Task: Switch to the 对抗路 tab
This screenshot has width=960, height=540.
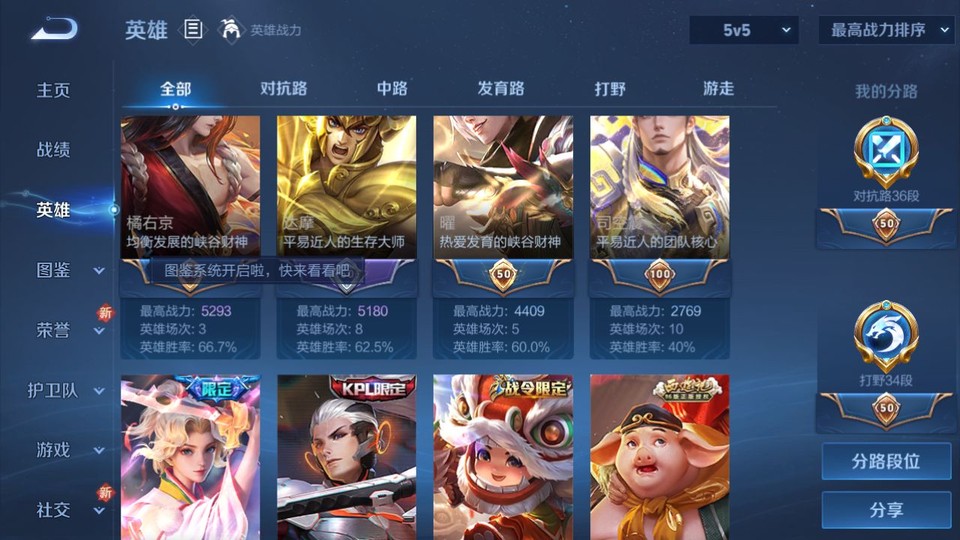Action: click(x=283, y=89)
